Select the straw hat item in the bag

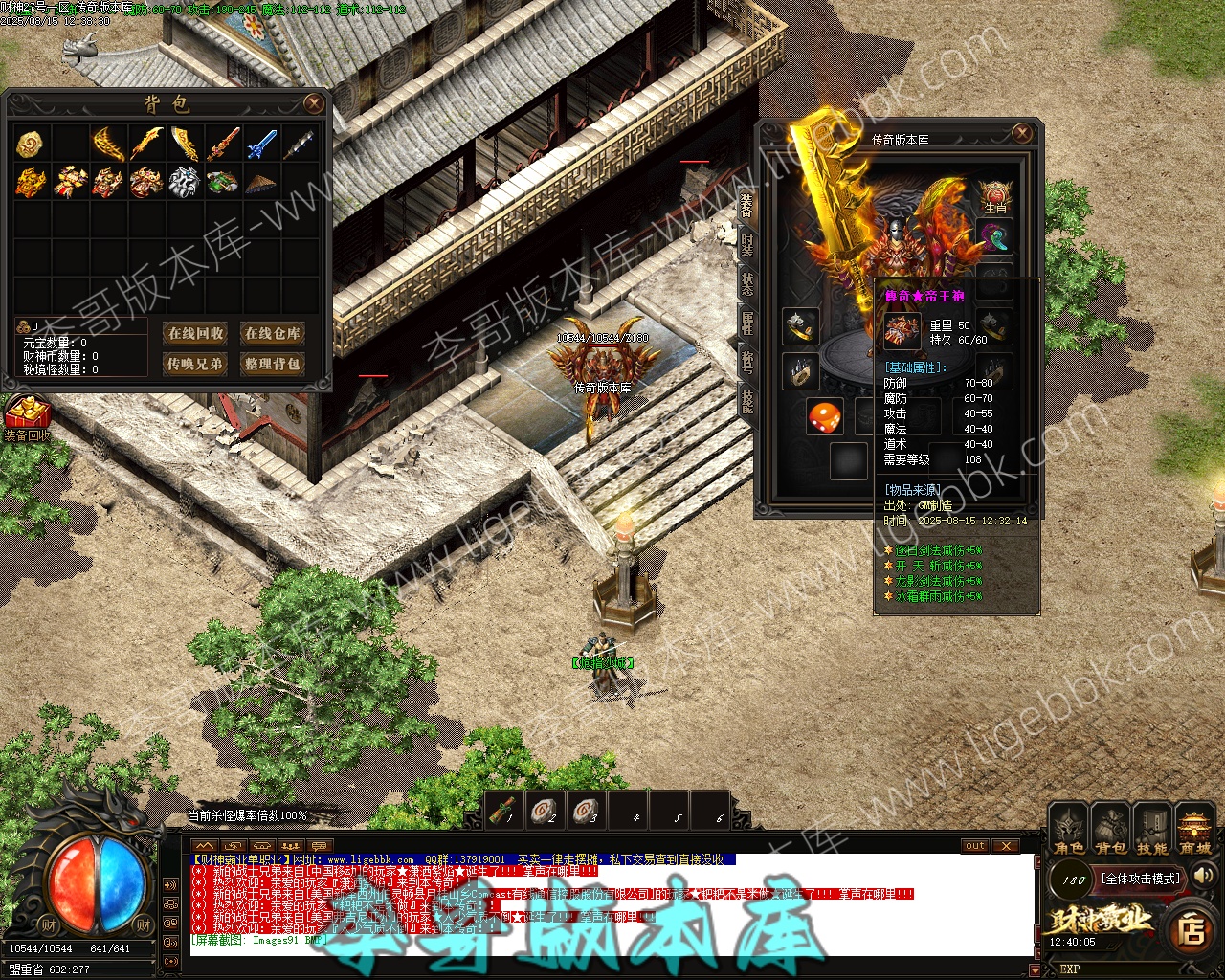[260, 182]
